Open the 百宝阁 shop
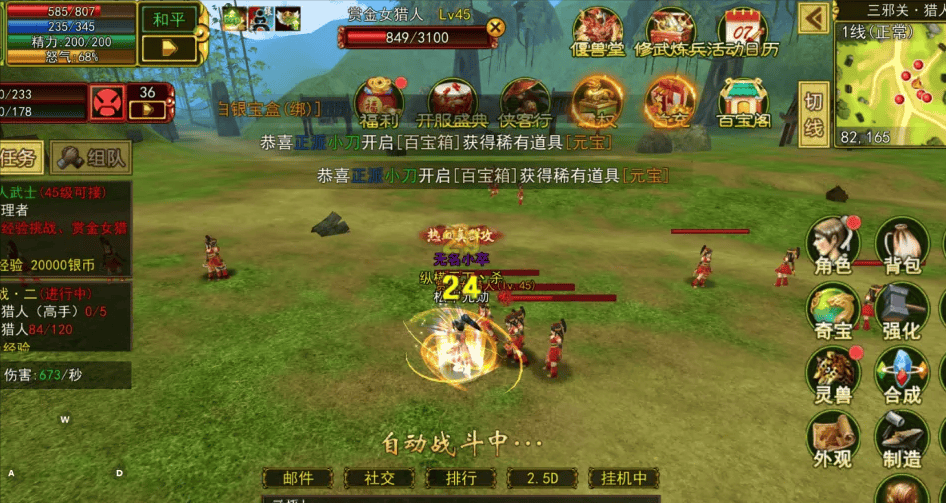 pyautogui.click(x=742, y=100)
